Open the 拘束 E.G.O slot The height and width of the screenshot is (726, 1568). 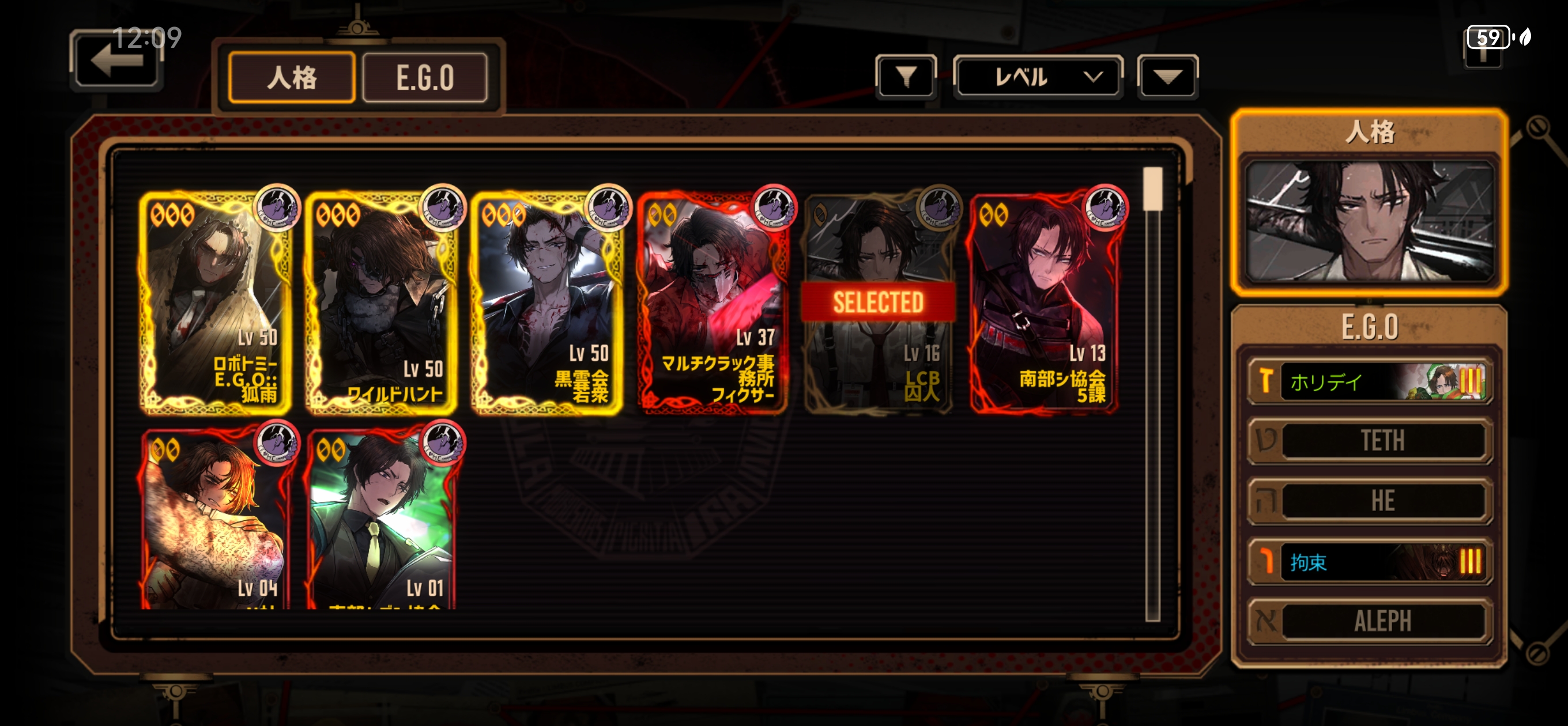click(x=1370, y=561)
